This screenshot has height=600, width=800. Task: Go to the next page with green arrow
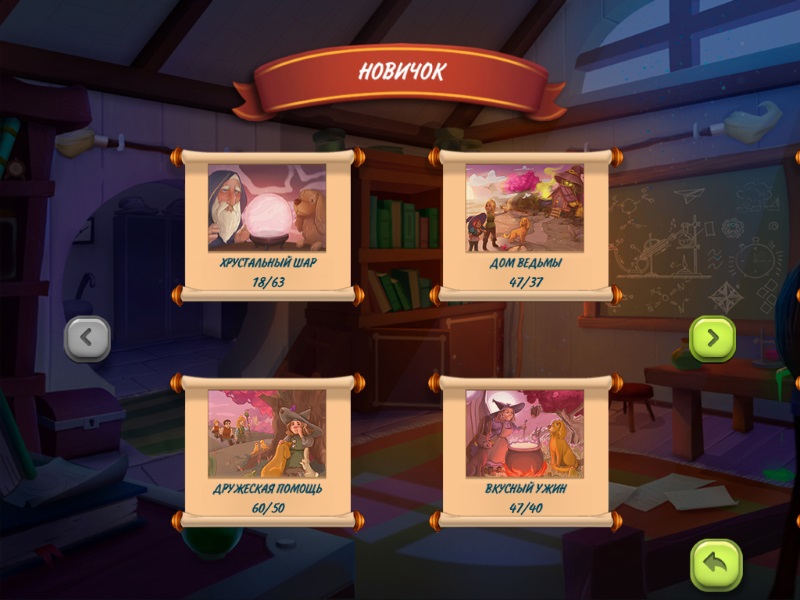point(712,339)
